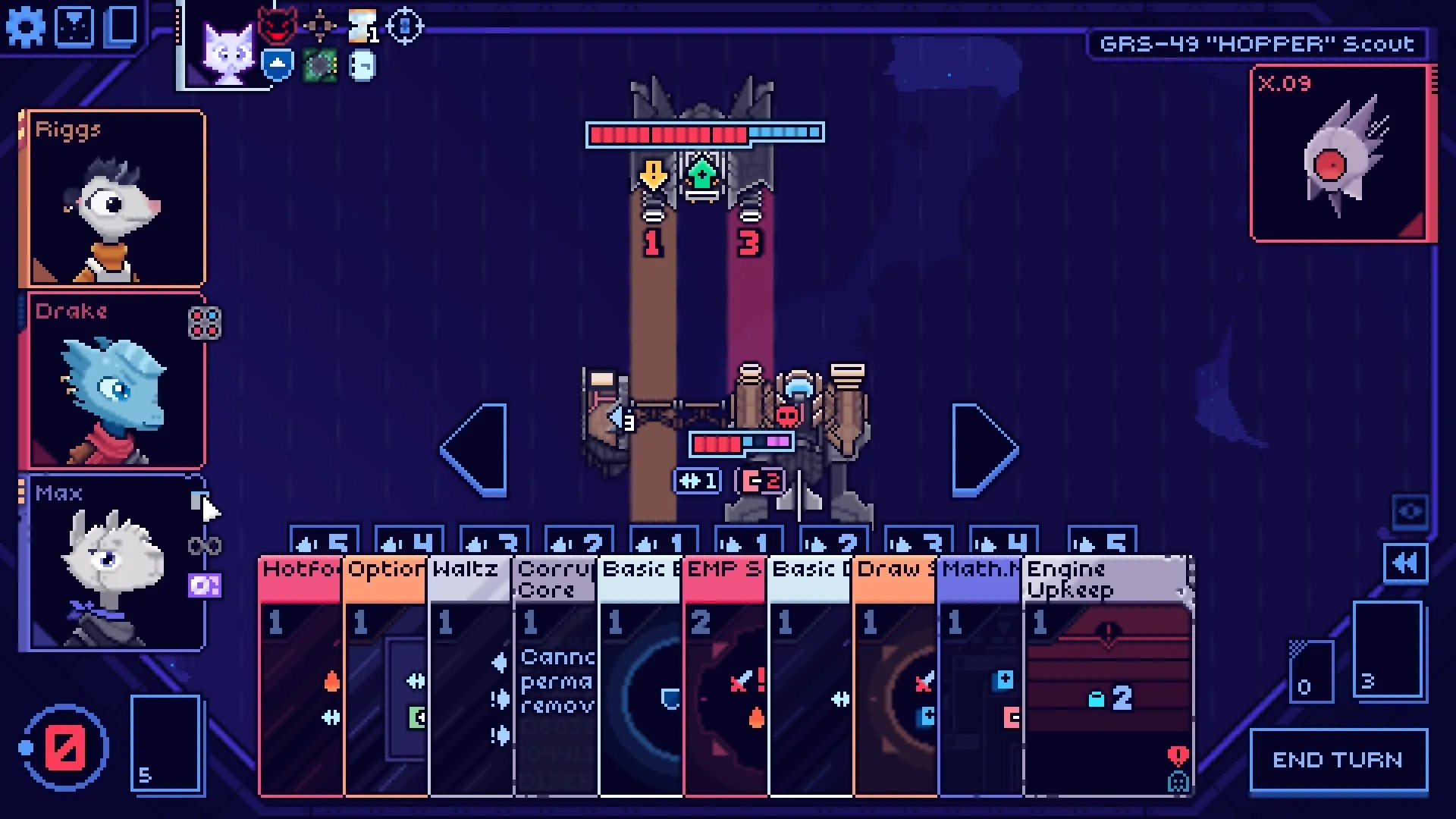Move the ship left with the arrow
Viewport: 1456px width, 819px height.
(475, 450)
